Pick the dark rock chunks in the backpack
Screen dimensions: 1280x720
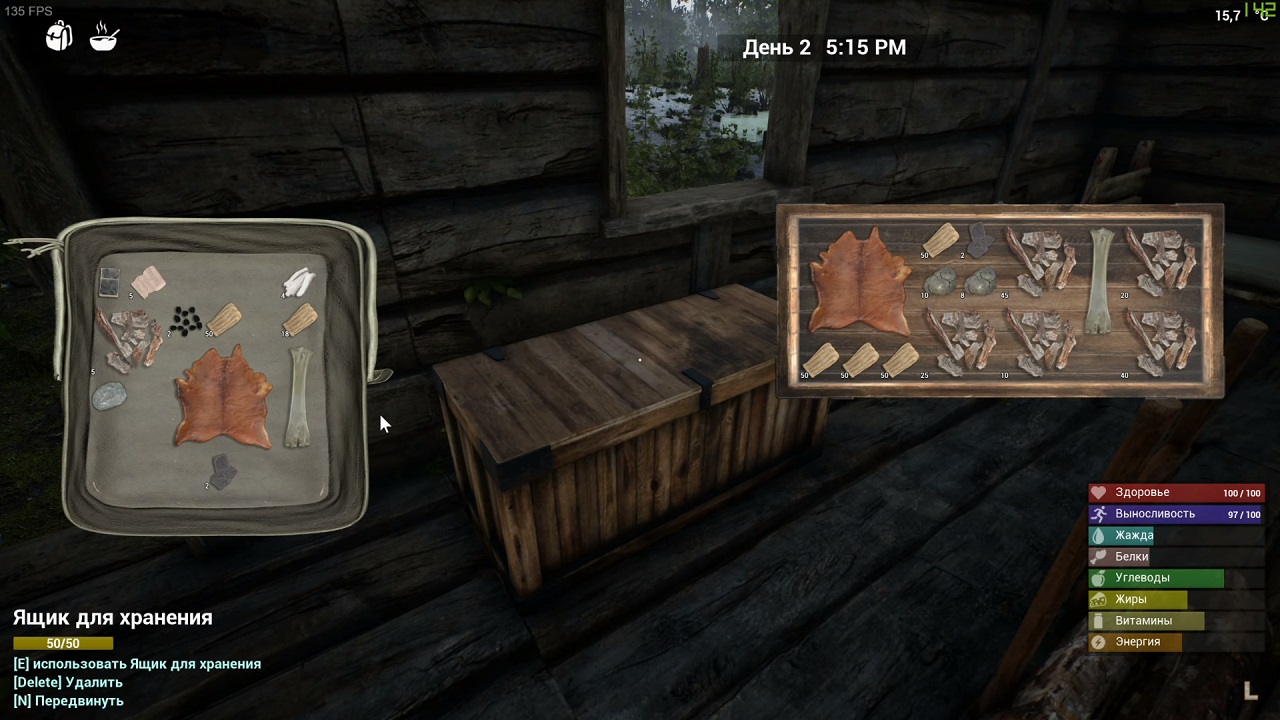(221, 470)
